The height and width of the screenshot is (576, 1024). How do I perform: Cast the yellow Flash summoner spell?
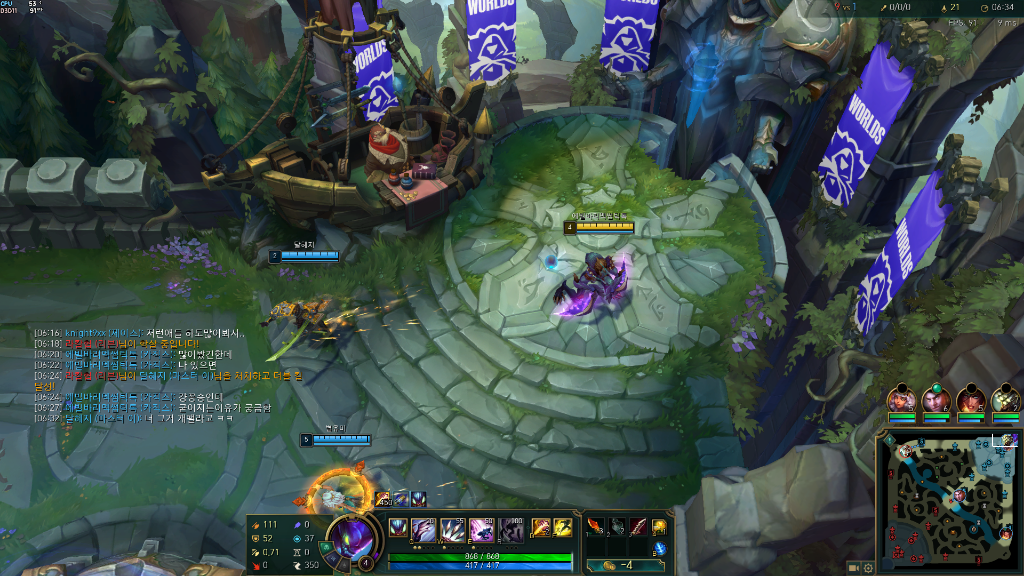pyautogui.click(x=563, y=527)
